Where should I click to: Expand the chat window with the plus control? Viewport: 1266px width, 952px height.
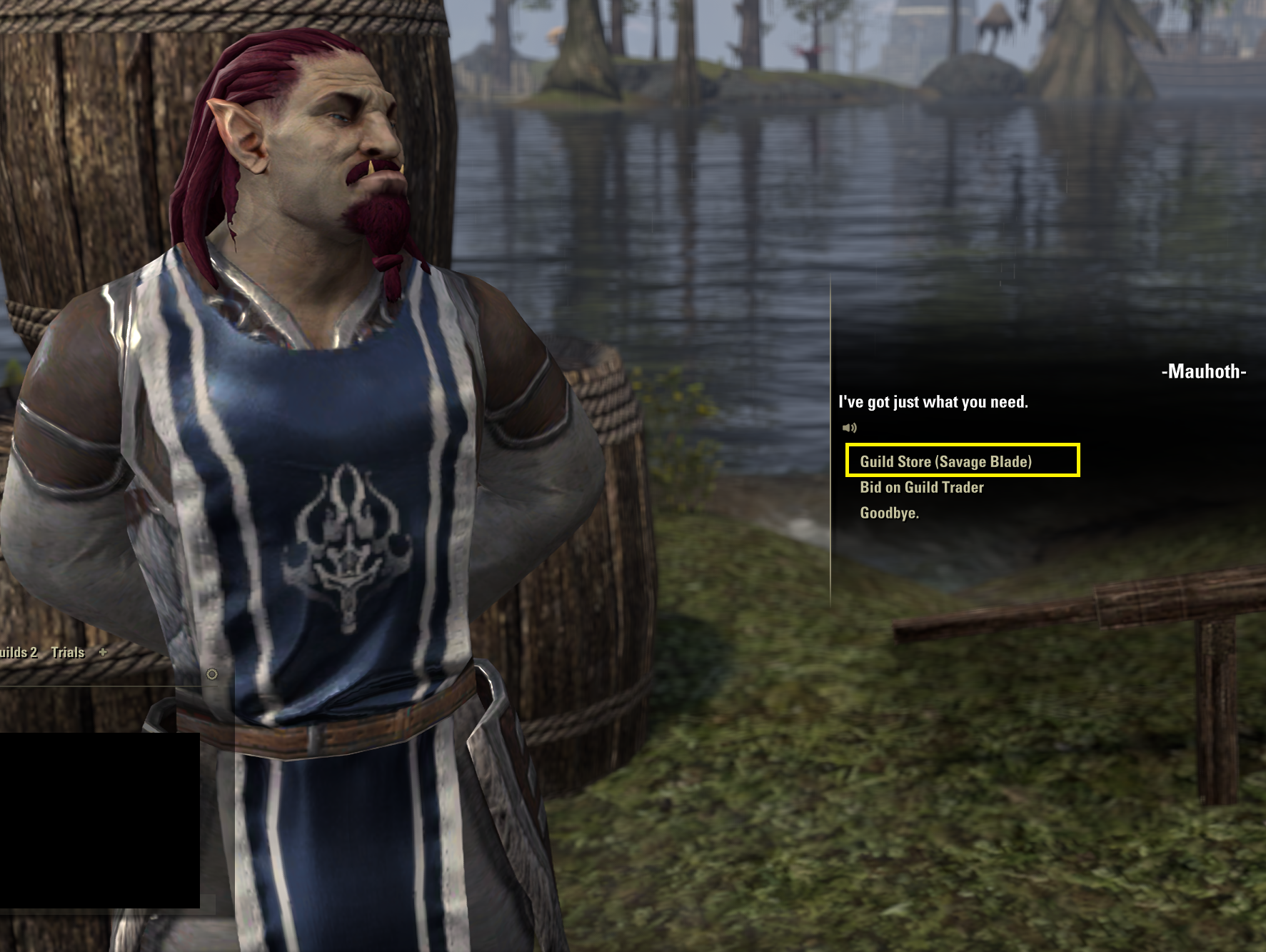(x=102, y=652)
